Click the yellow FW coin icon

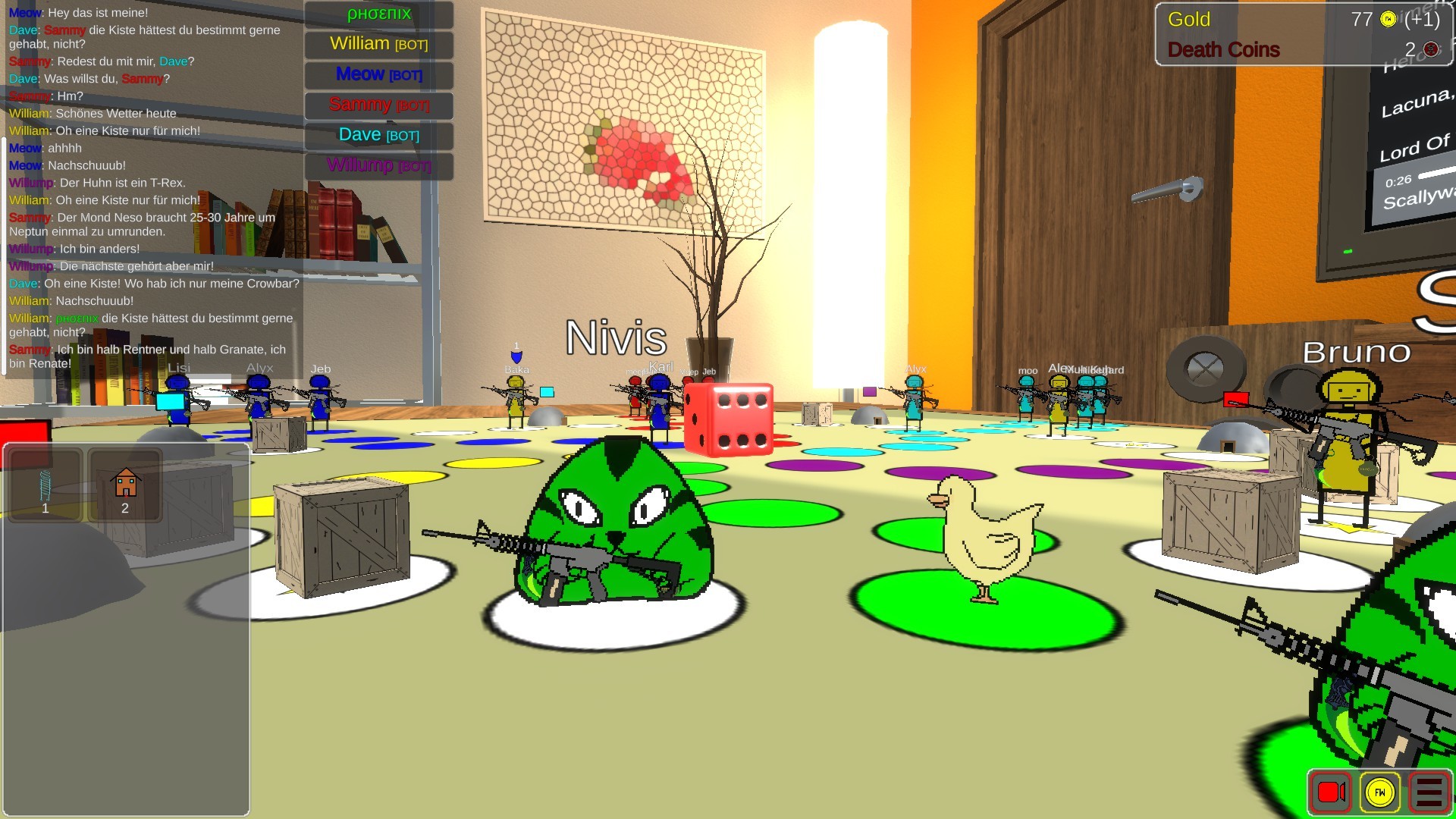[1382, 792]
